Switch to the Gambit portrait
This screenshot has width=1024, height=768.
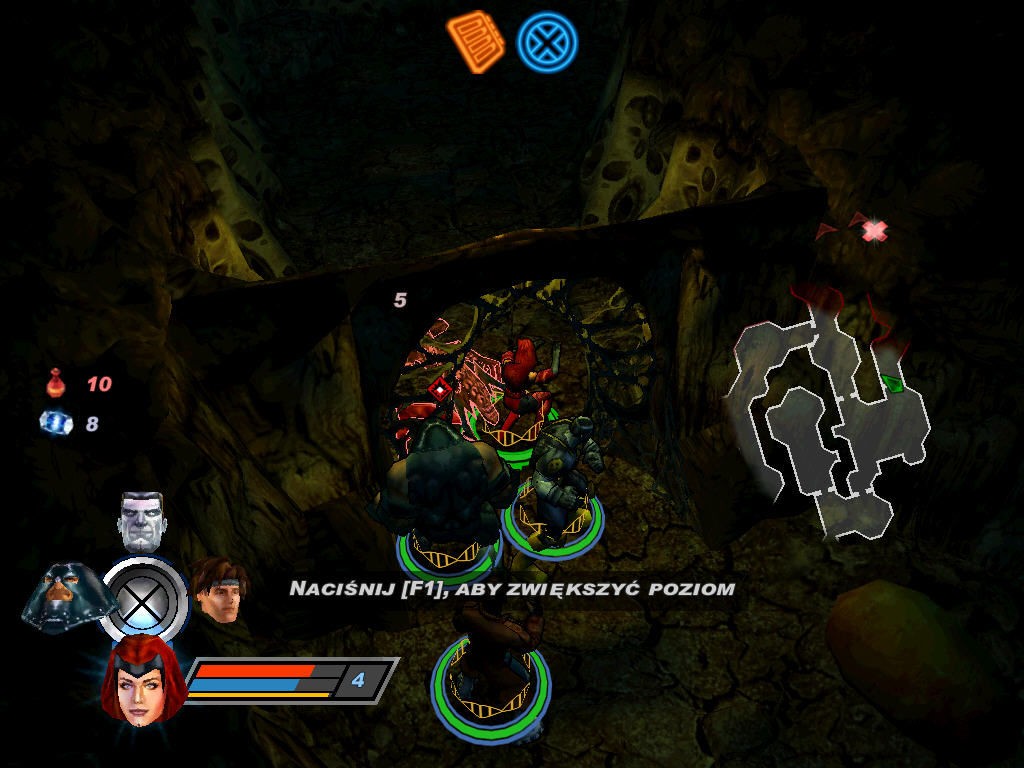218,590
